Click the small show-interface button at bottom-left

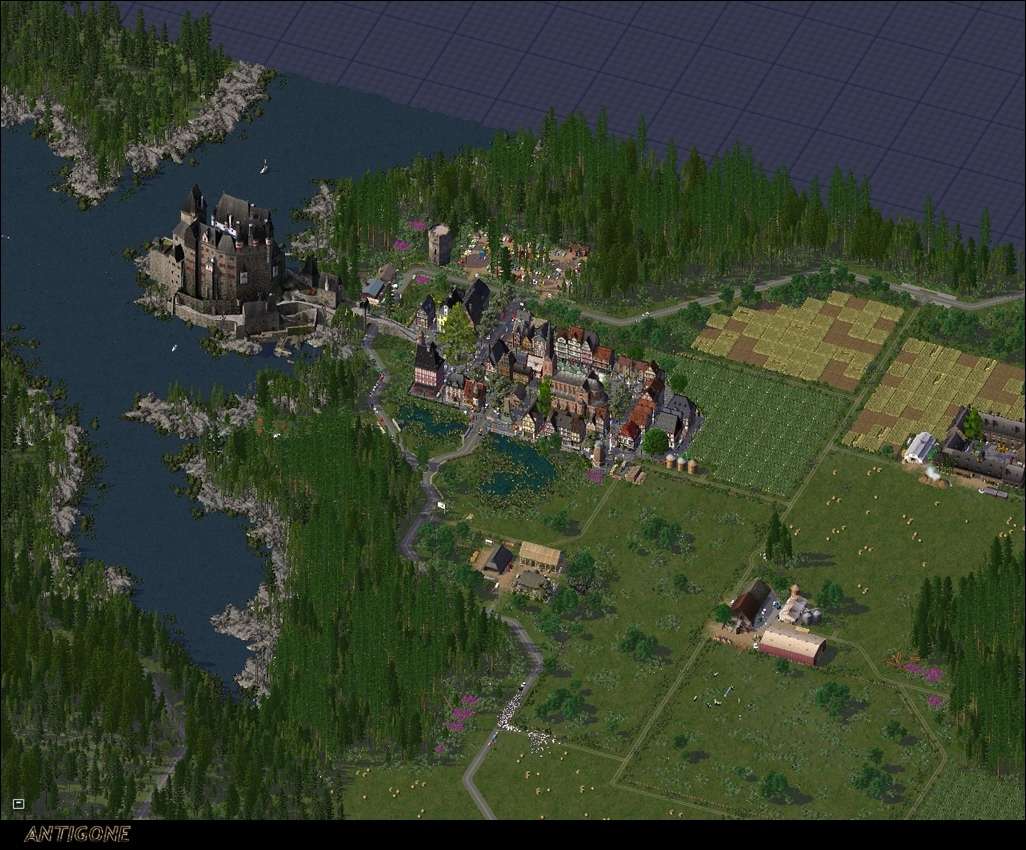point(18,803)
